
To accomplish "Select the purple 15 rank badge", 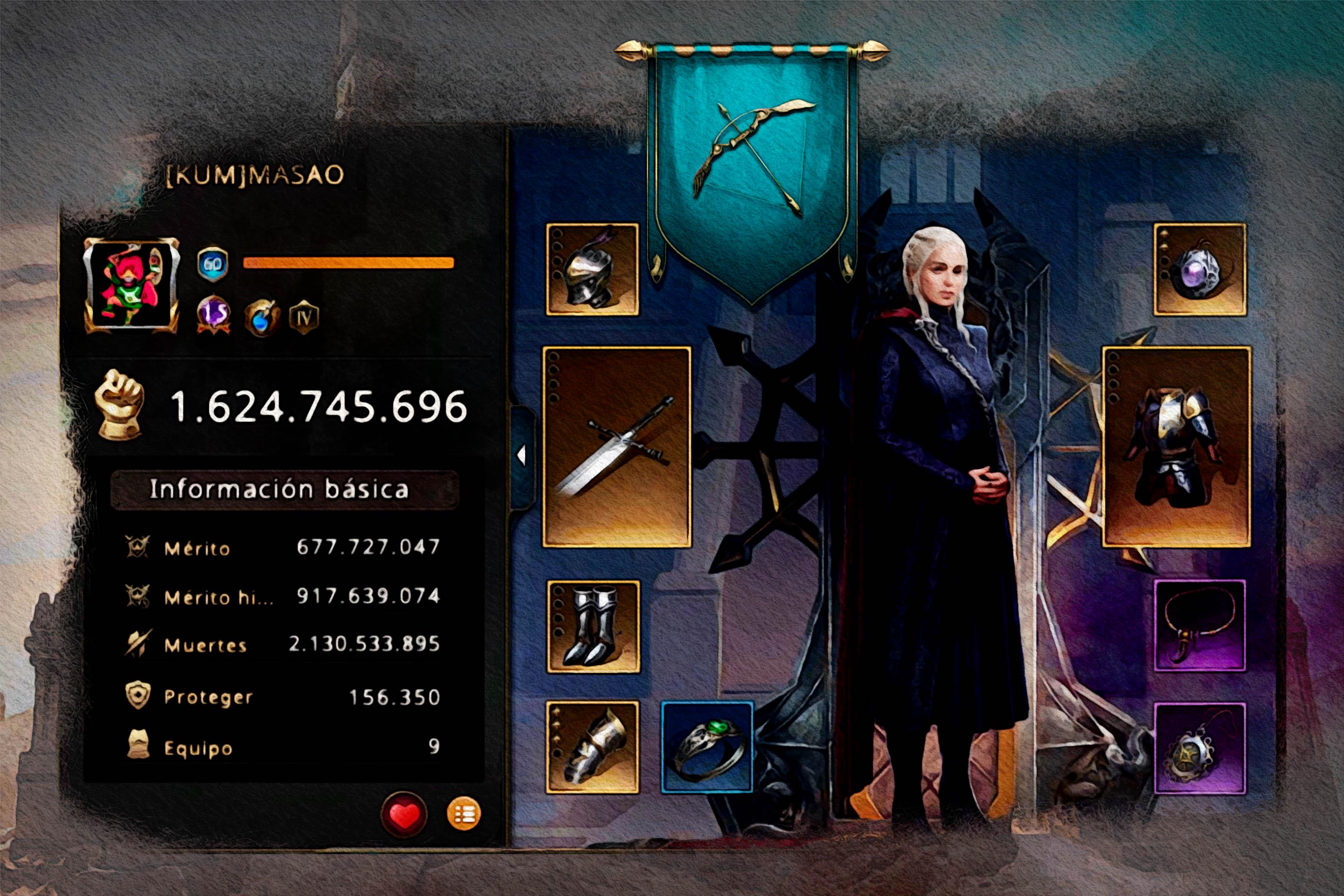I will [213, 314].
